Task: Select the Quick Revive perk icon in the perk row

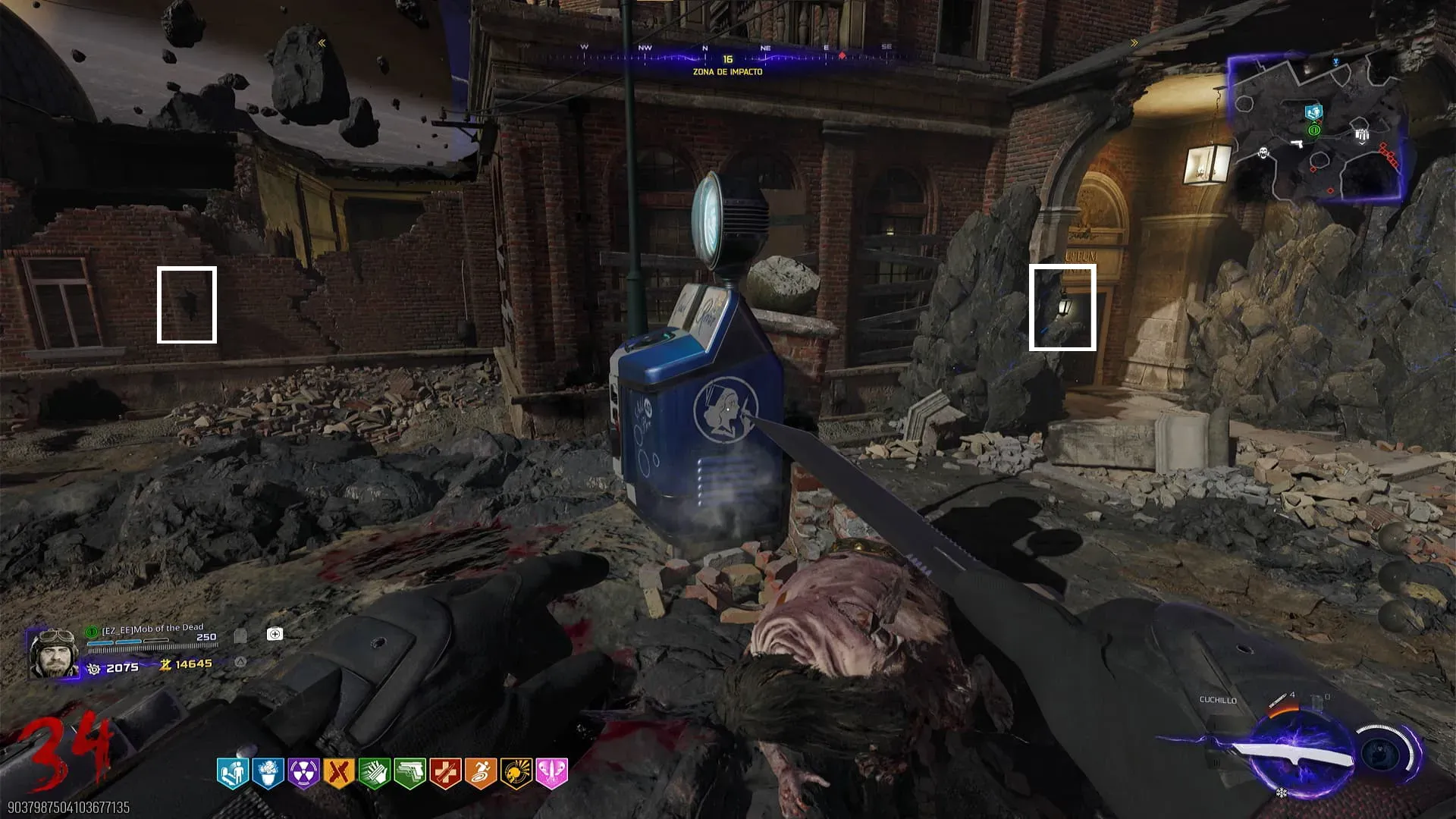Action: (x=232, y=773)
